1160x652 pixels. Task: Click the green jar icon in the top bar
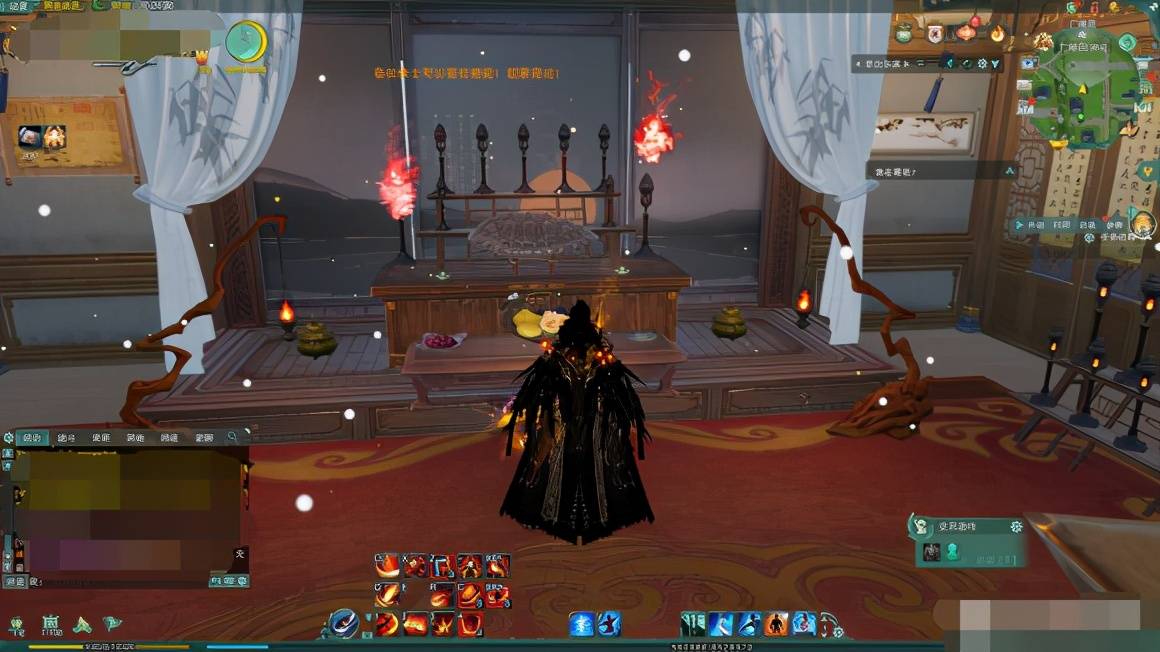click(x=903, y=33)
